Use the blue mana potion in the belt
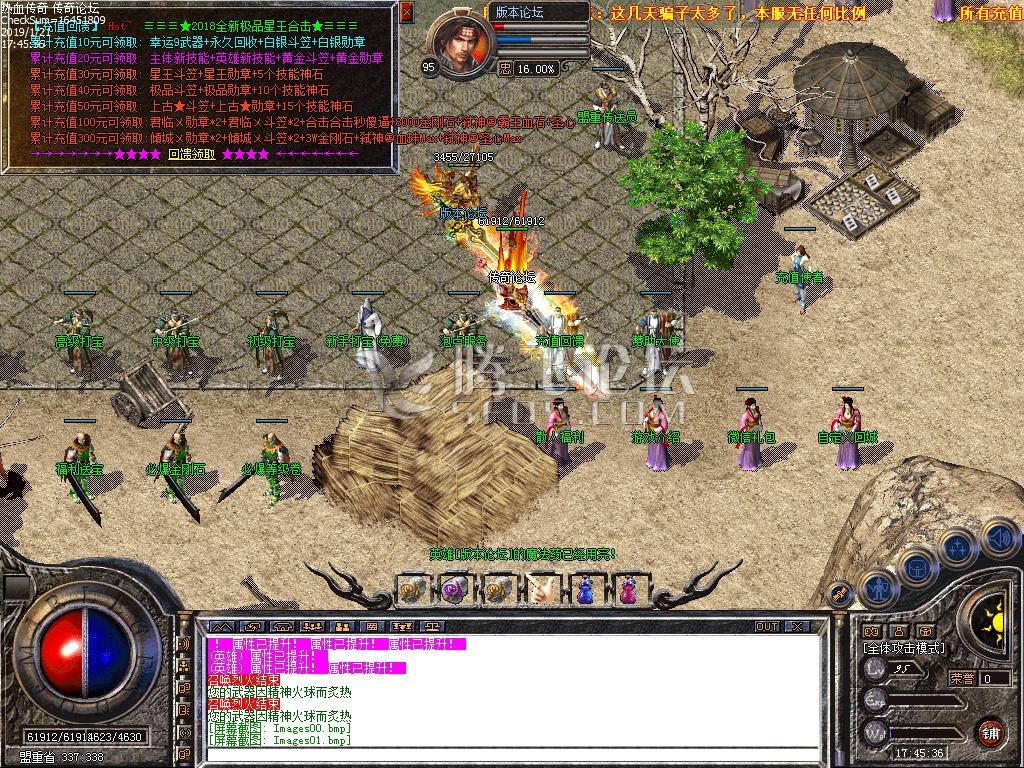The height and width of the screenshot is (768, 1024). tap(584, 590)
